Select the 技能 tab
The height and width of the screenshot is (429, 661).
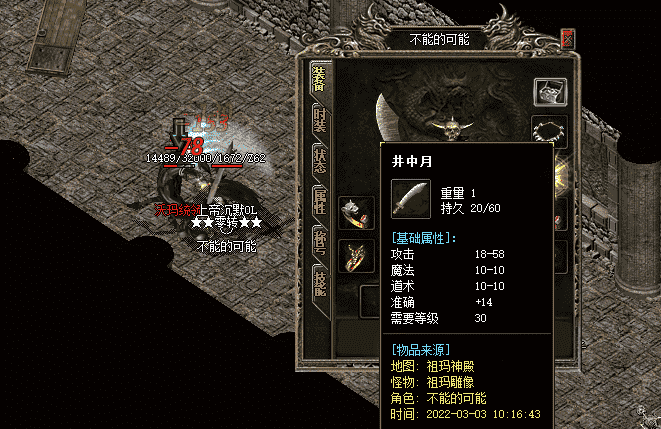tap(320, 280)
